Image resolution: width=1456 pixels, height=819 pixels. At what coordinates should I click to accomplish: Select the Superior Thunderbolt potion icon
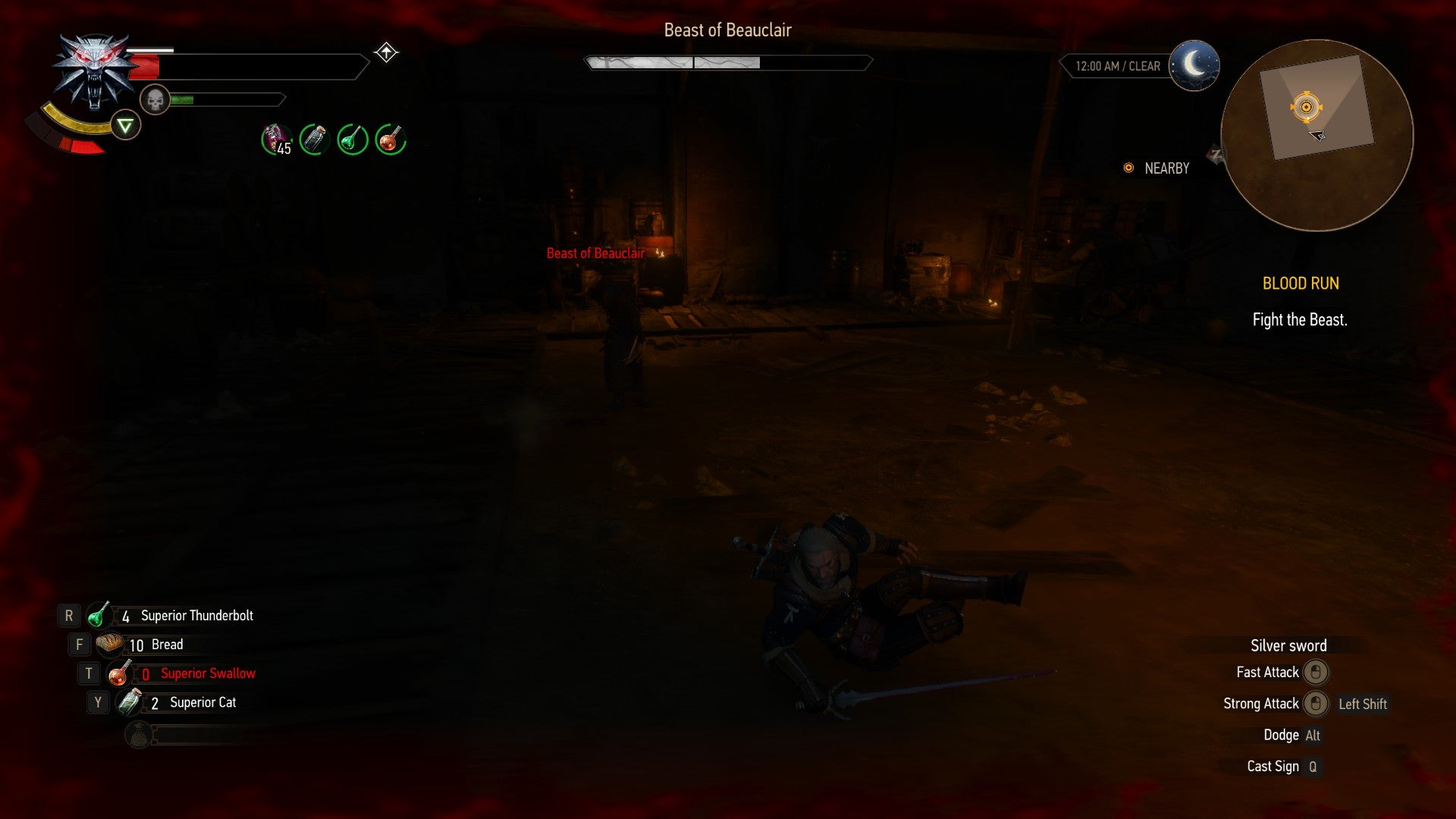[99, 615]
